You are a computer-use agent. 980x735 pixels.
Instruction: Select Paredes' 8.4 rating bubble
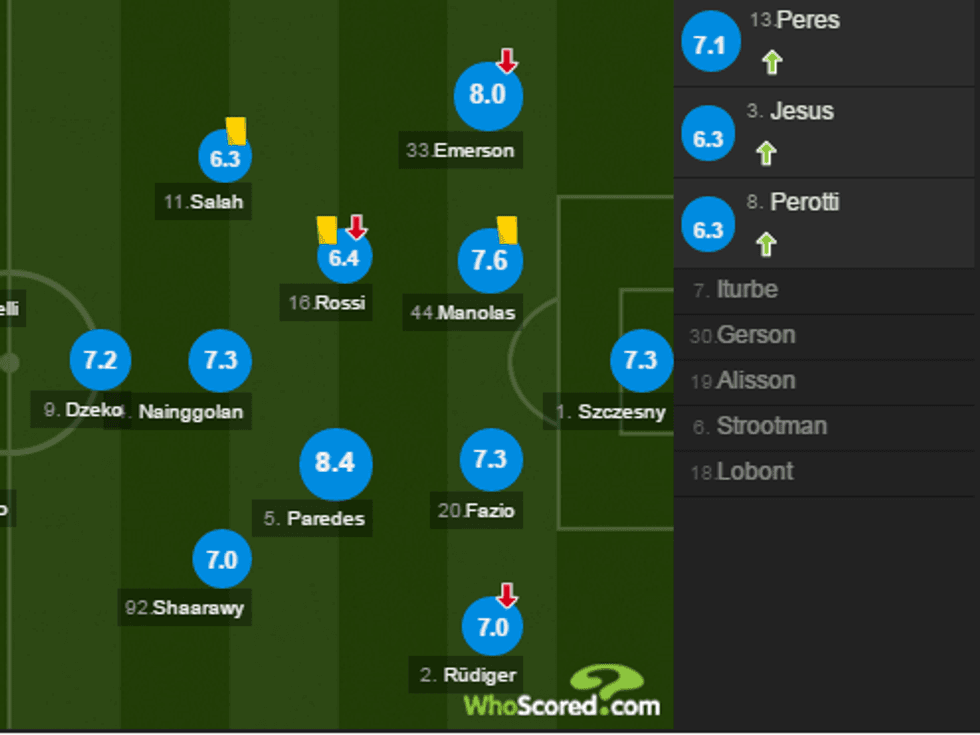[336, 464]
